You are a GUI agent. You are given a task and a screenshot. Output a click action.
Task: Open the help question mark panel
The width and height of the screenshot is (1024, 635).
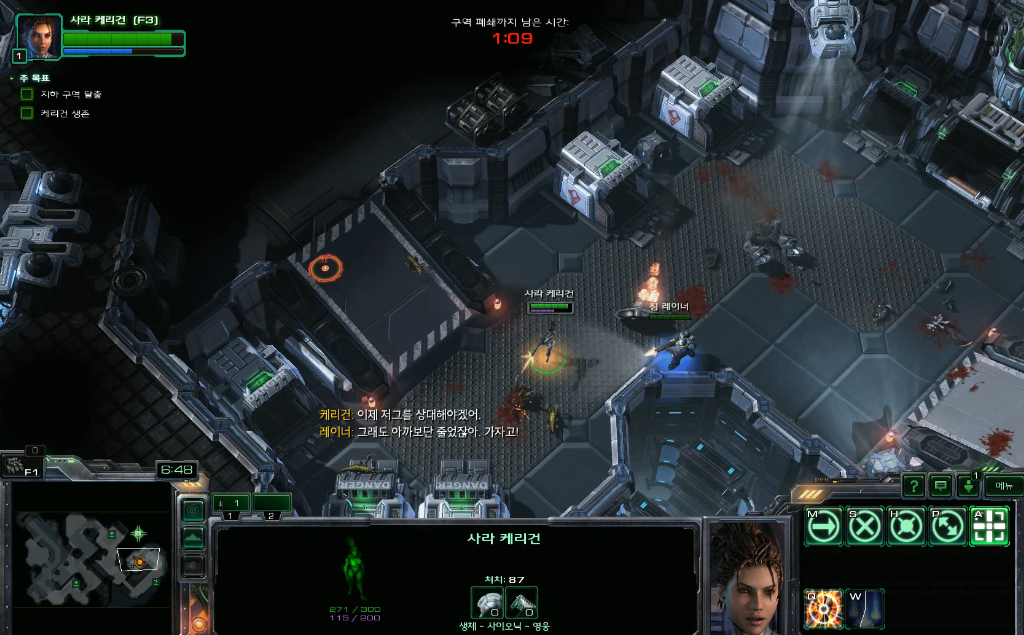(x=913, y=486)
